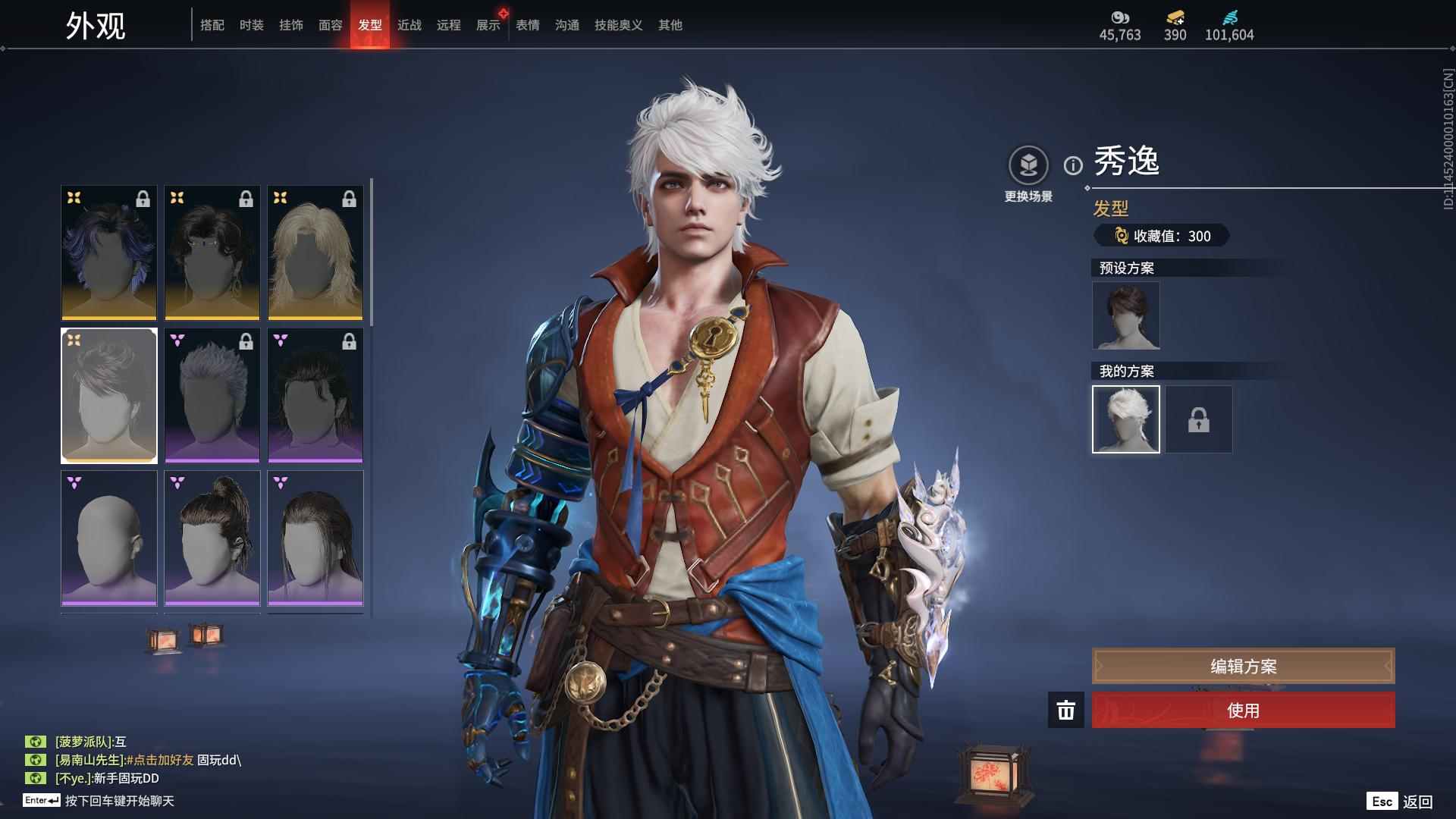Image resolution: width=1456 pixels, height=819 pixels.
Task: Select the 挂饰 accessories tab
Action: (290, 25)
